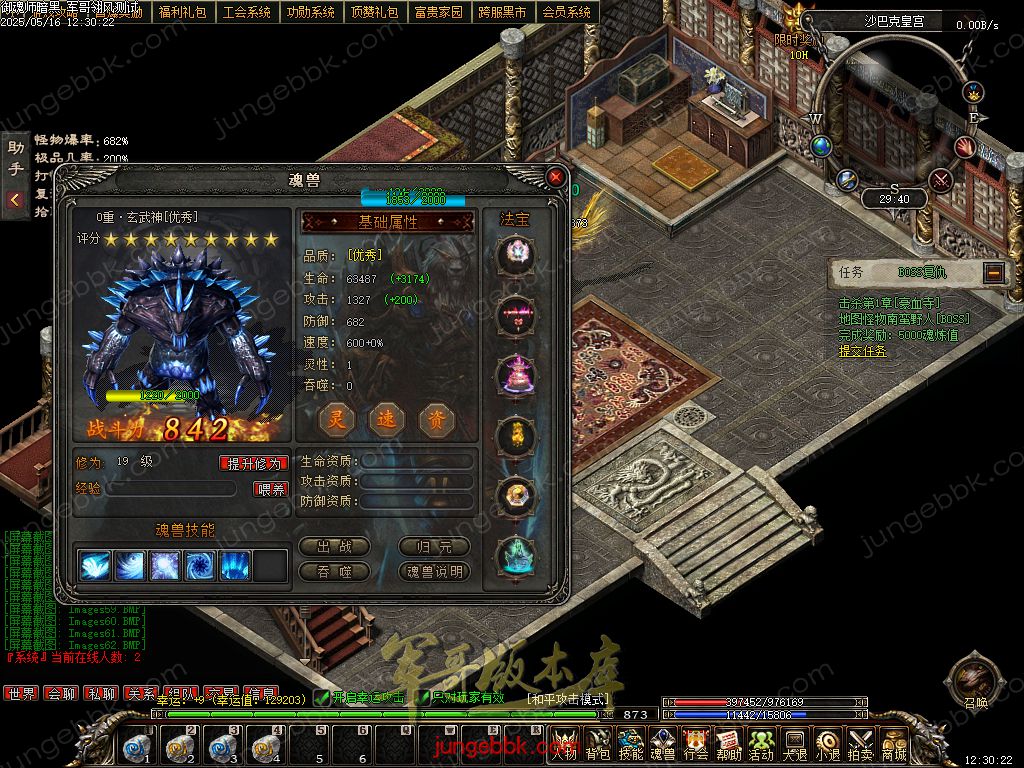Toggle the 开启幸运攻击 checkbox

point(322,697)
